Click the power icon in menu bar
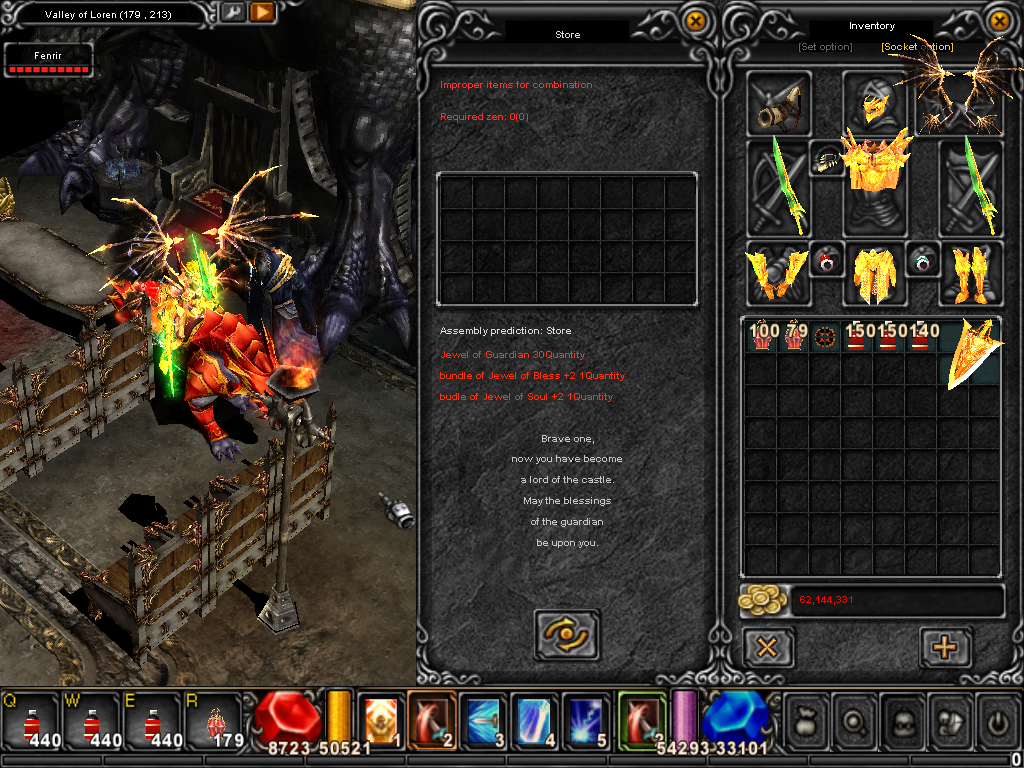Viewport: 1024px width, 768px height. [995, 720]
